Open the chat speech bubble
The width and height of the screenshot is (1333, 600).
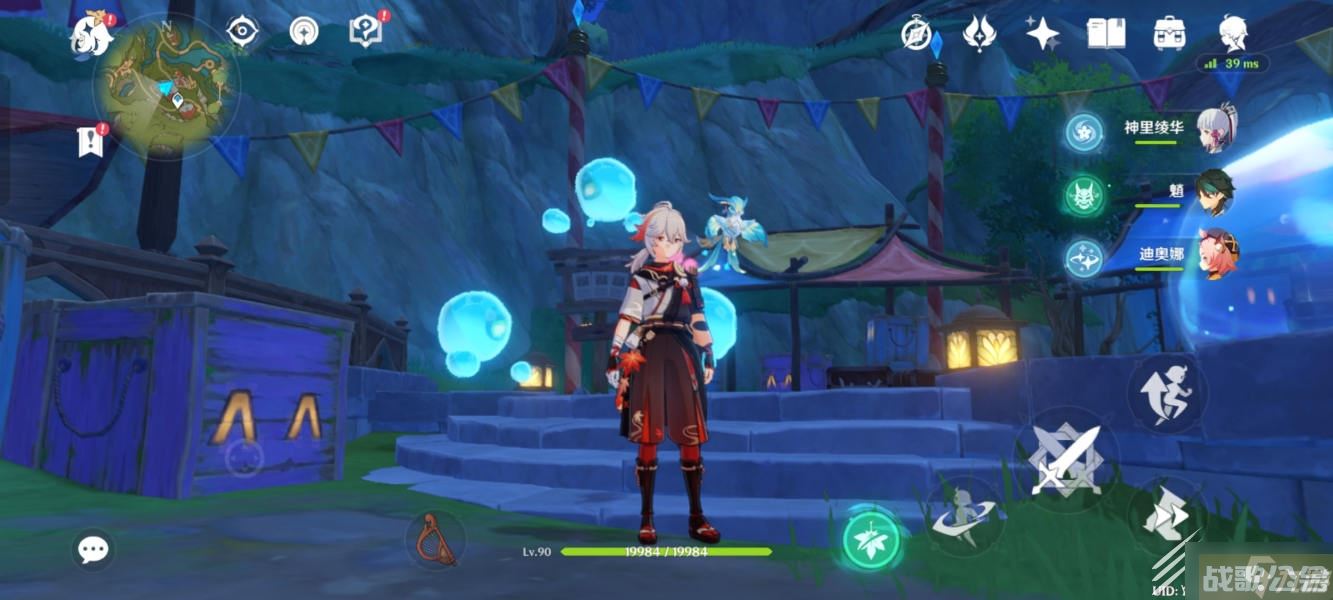coord(94,548)
